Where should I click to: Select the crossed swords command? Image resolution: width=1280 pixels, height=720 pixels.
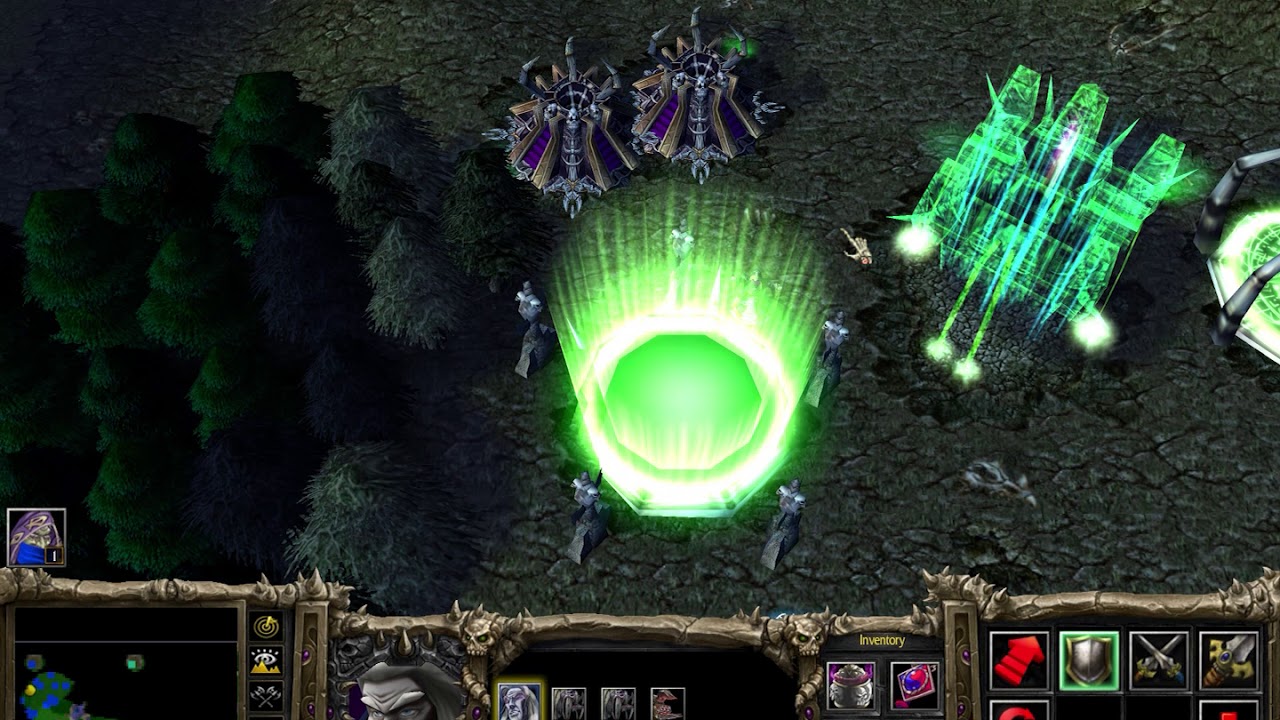point(1158,661)
